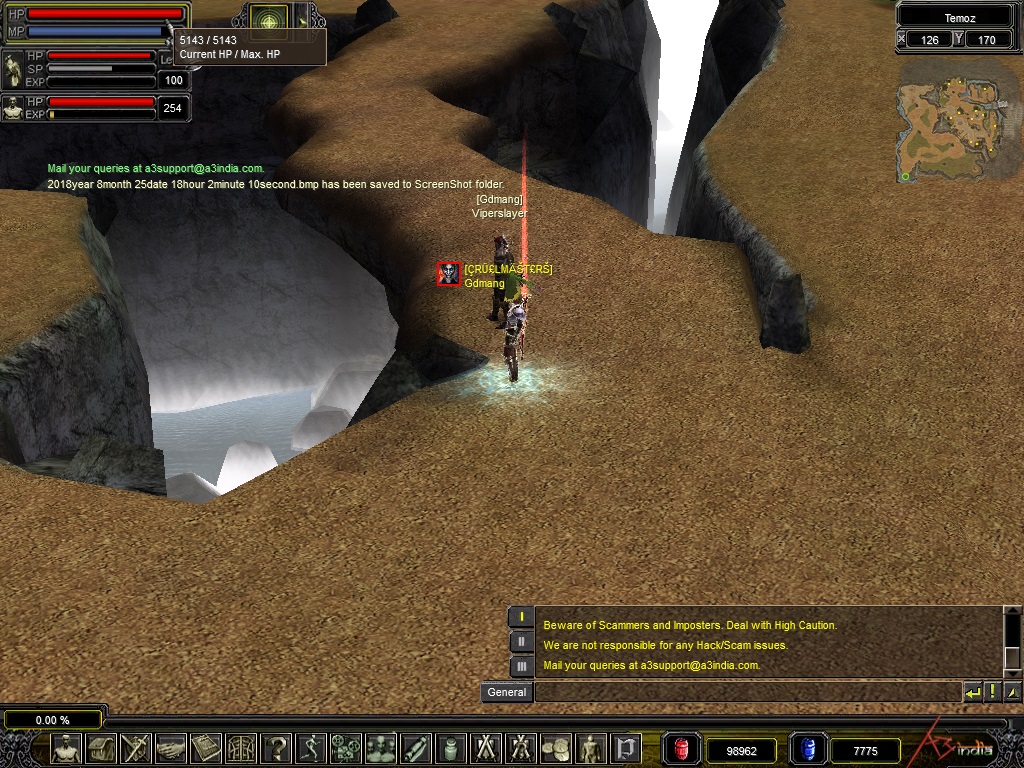
Task: Open help with the question mark icon
Action: (275, 747)
